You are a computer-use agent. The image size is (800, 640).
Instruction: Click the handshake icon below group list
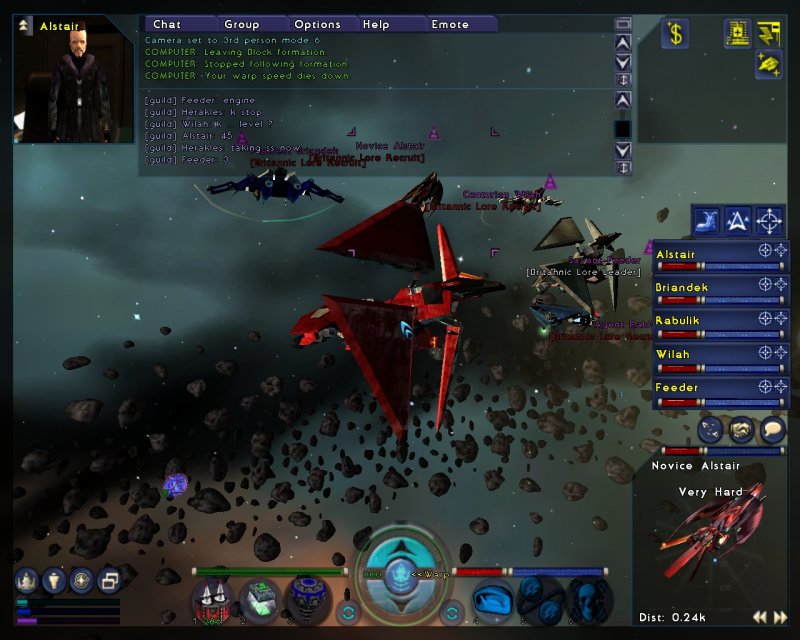coord(741,430)
